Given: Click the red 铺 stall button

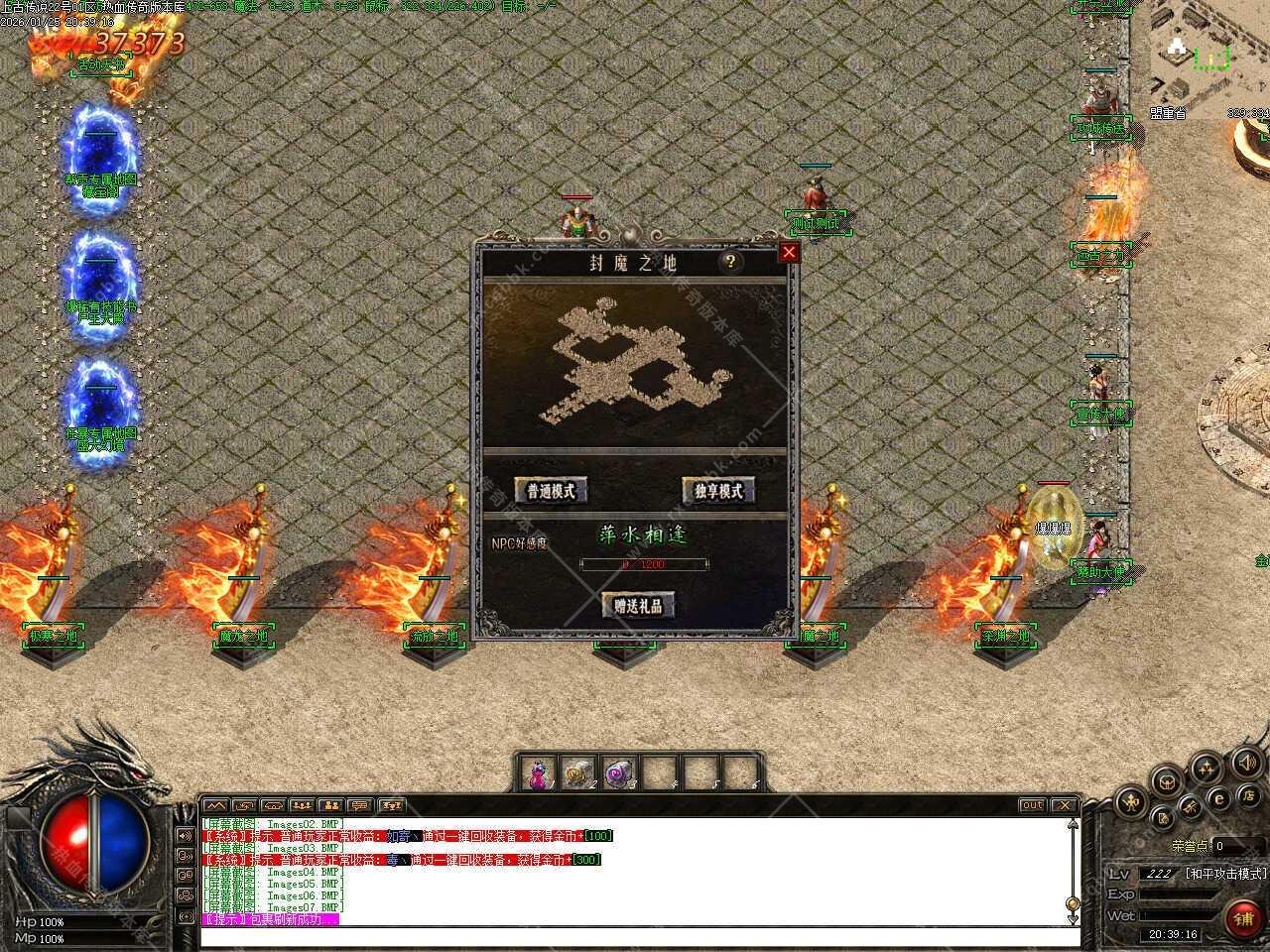Looking at the screenshot, I should (x=1243, y=917).
